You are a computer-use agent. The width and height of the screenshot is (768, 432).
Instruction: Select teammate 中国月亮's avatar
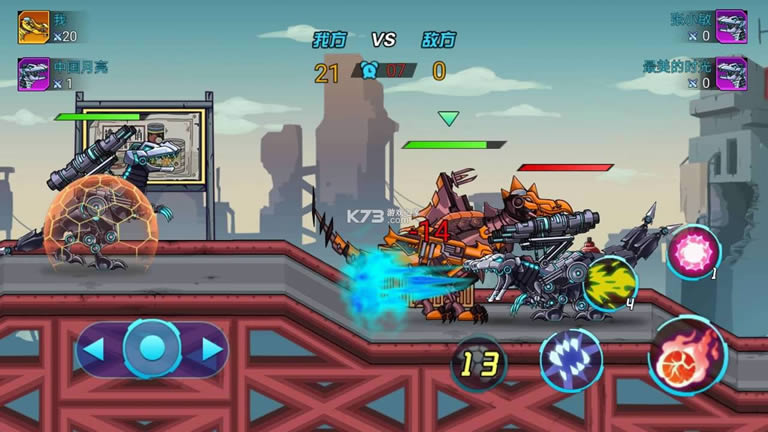pos(33,74)
